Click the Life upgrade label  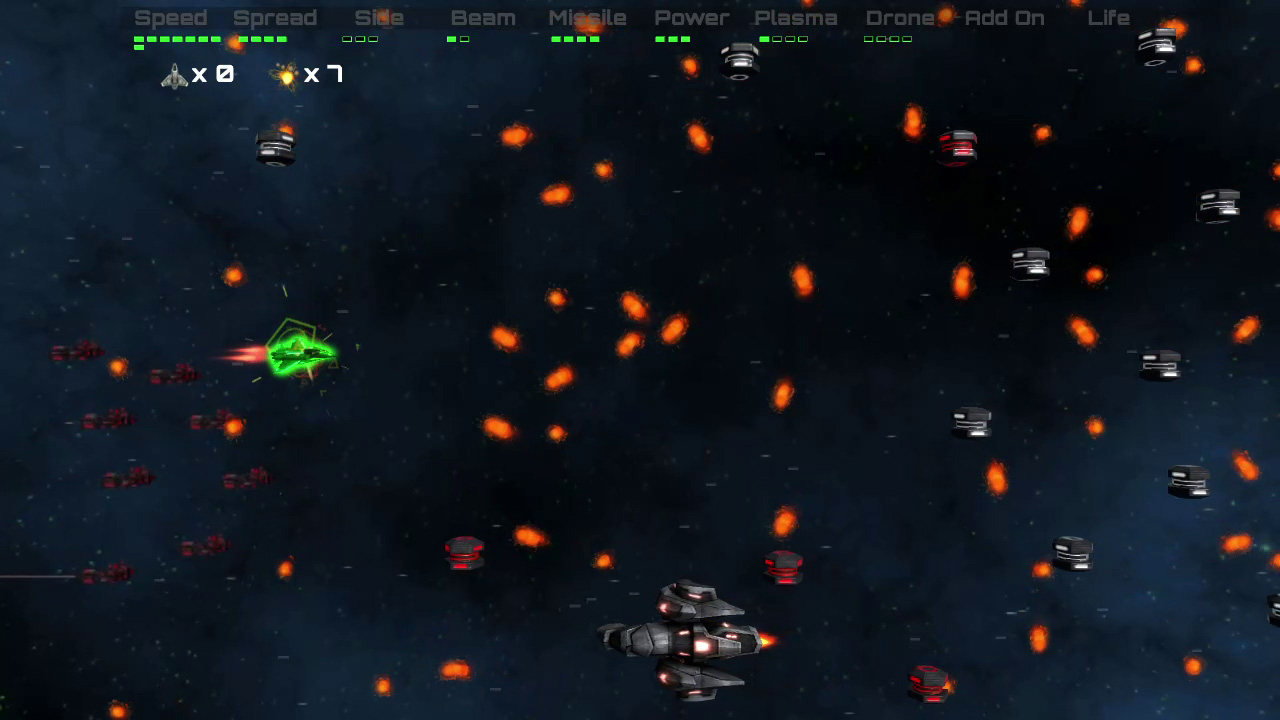point(1109,17)
